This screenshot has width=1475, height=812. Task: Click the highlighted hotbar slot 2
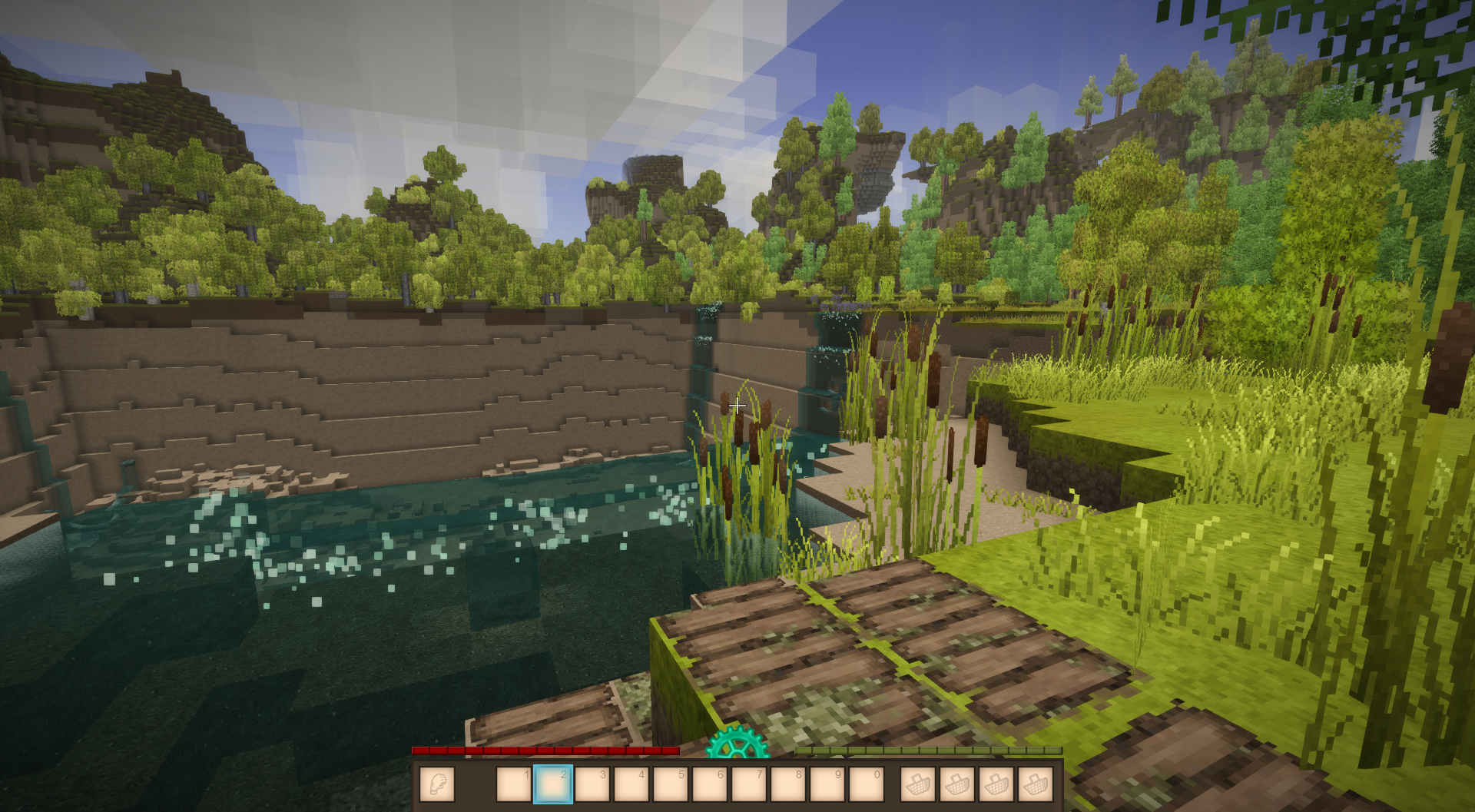coord(553,784)
